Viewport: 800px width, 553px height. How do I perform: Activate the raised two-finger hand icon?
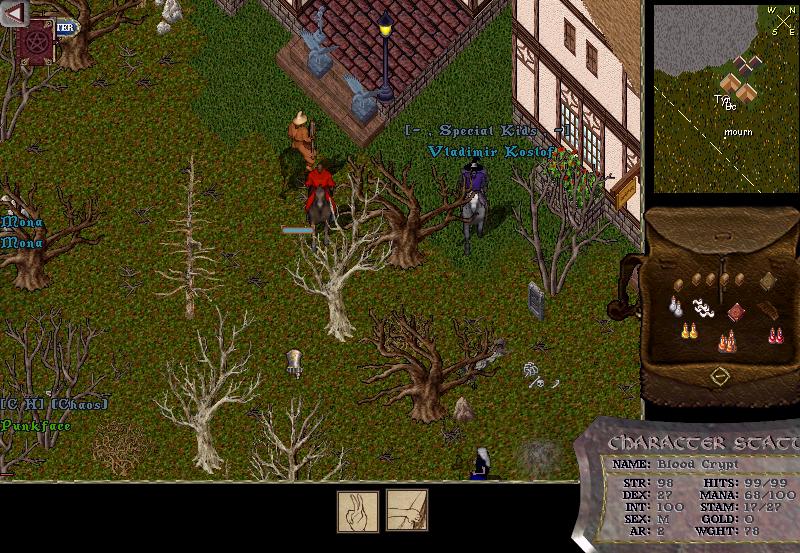pyautogui.click(x=357, y=510)
